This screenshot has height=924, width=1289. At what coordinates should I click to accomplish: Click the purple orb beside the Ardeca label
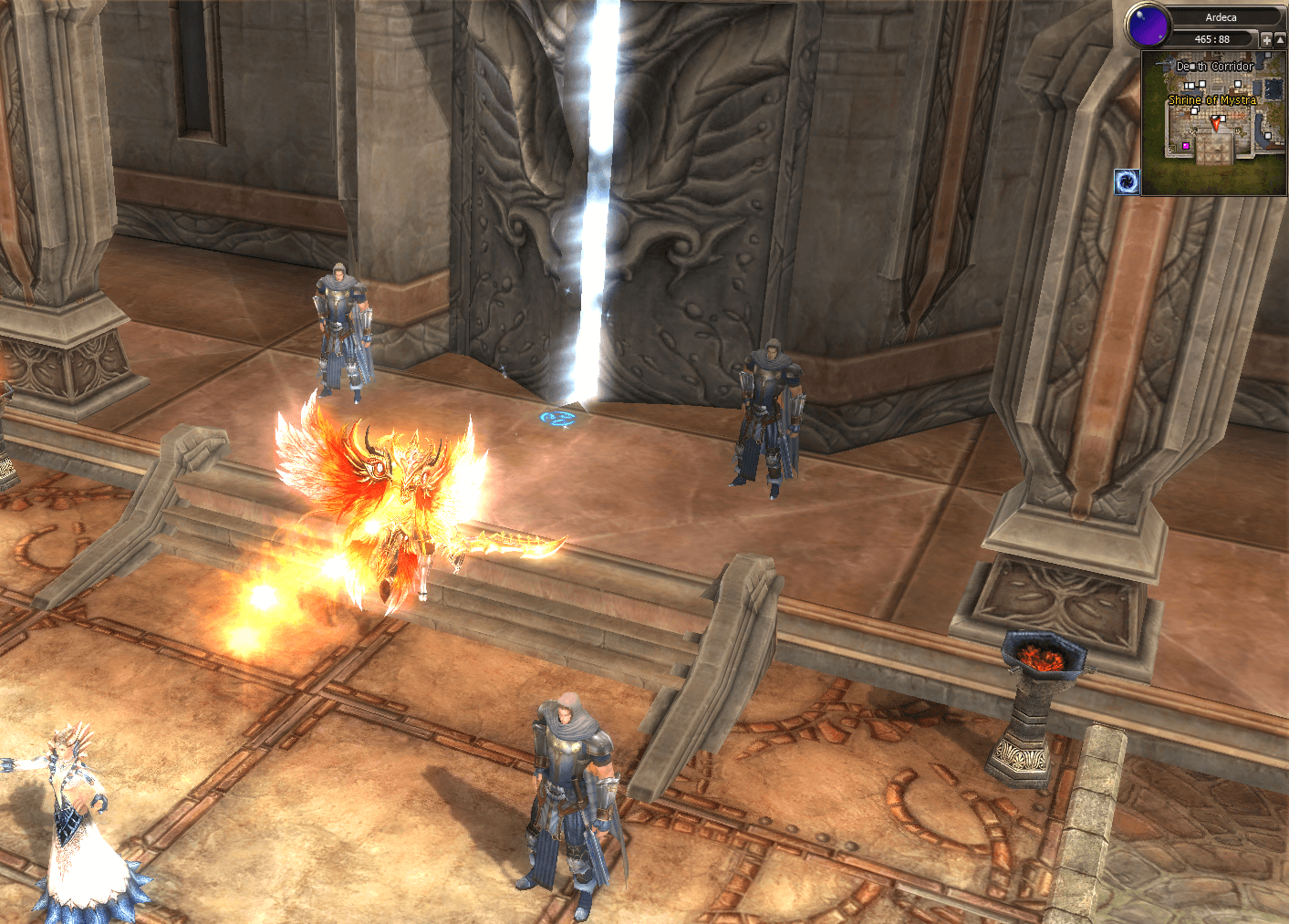[1148, 26]
